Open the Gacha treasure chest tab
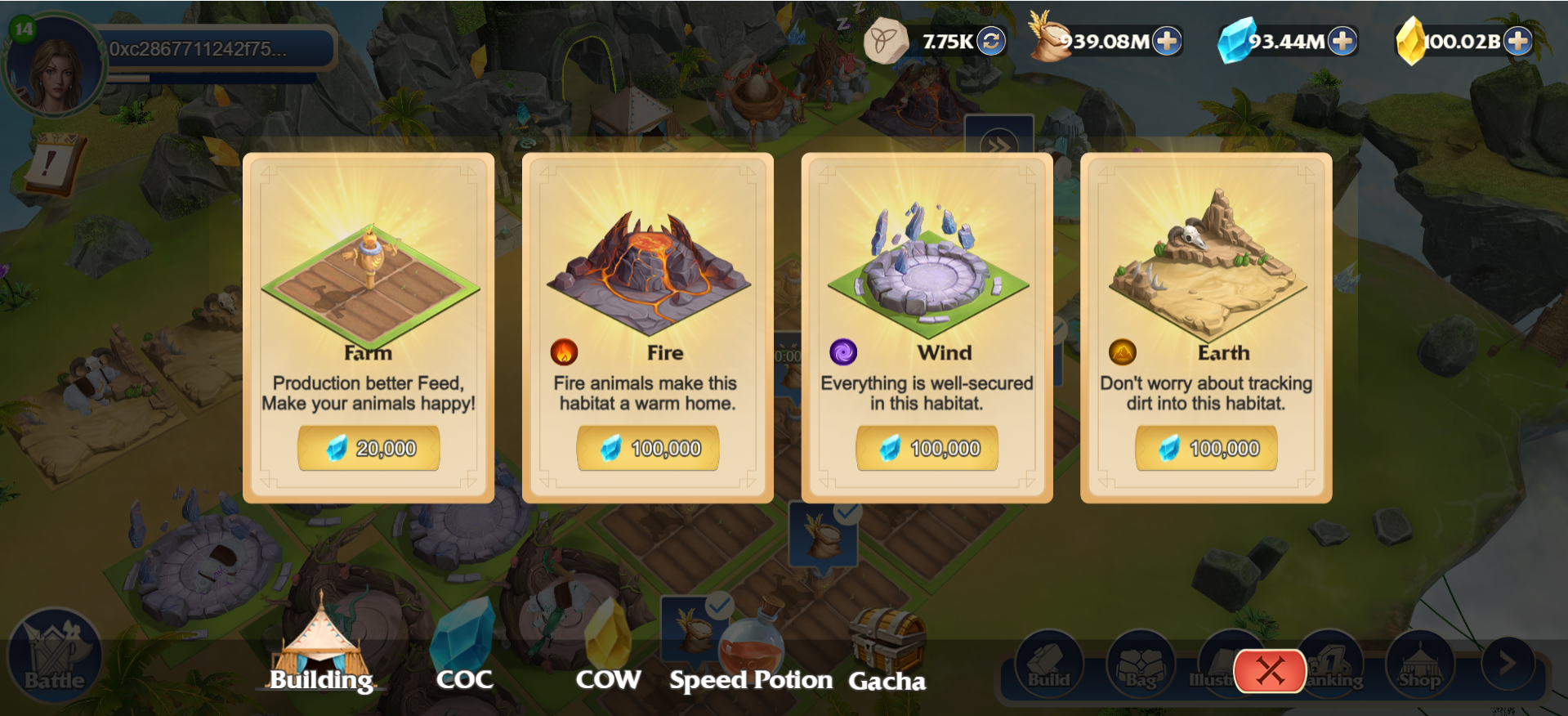This screenshot has height=716, width=1568. click(887, 654)
